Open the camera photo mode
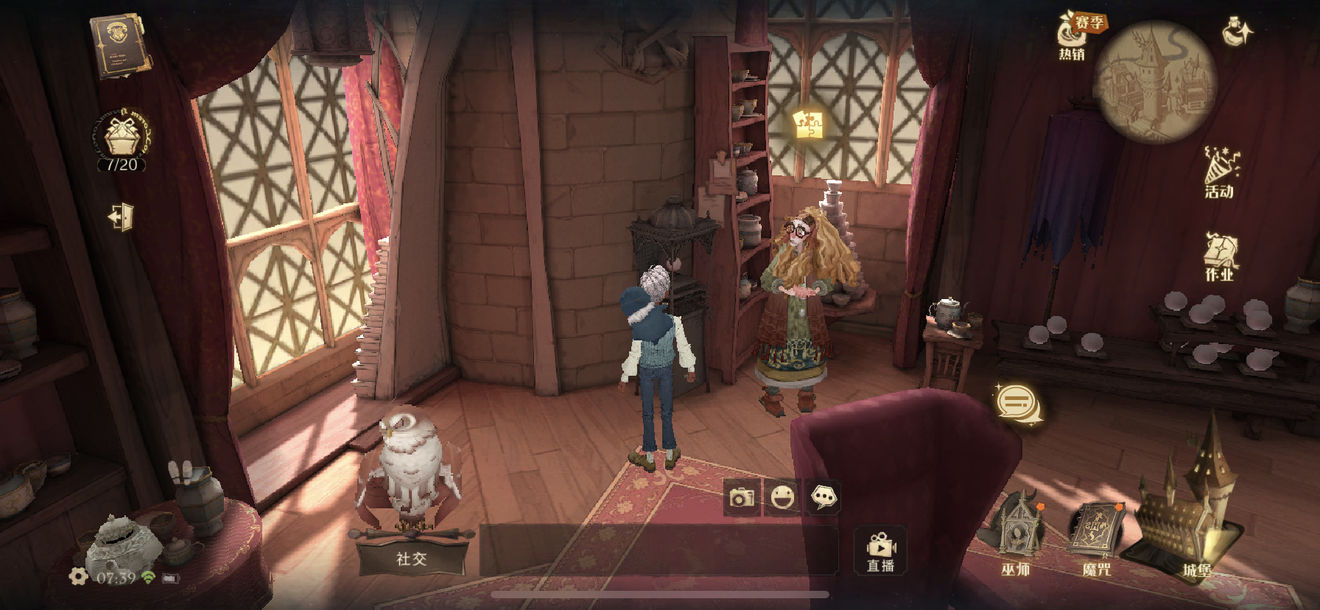The image size is (1320, 610). tap(741, 497)
